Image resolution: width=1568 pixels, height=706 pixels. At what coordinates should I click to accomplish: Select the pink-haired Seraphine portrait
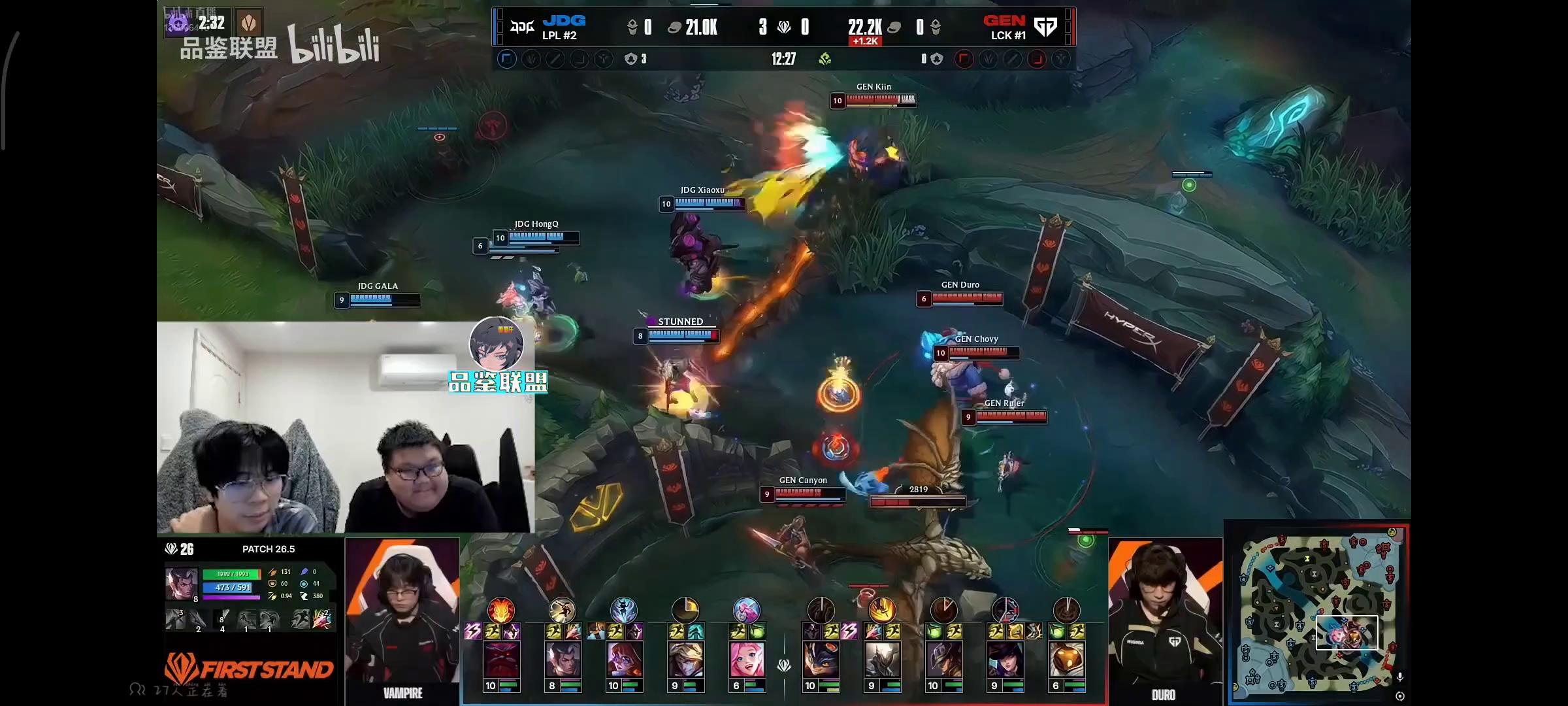(x=747, y=659)
